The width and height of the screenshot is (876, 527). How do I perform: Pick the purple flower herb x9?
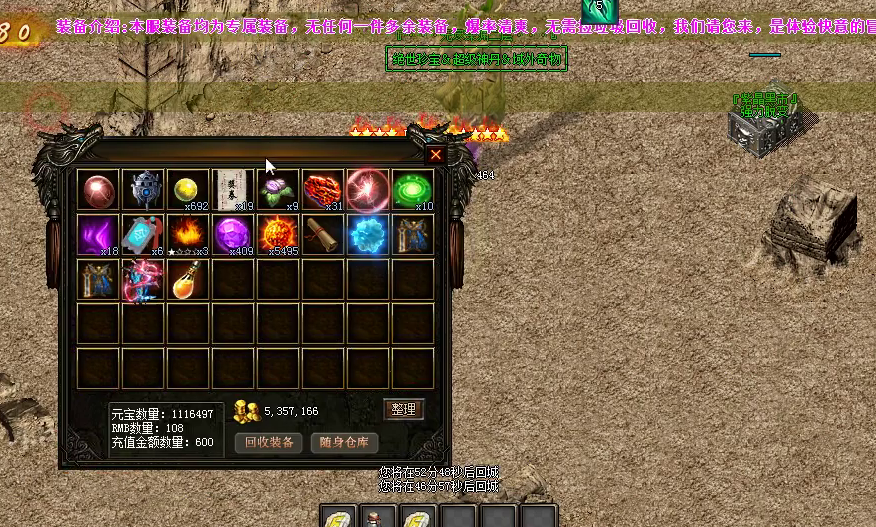point(278,189)
